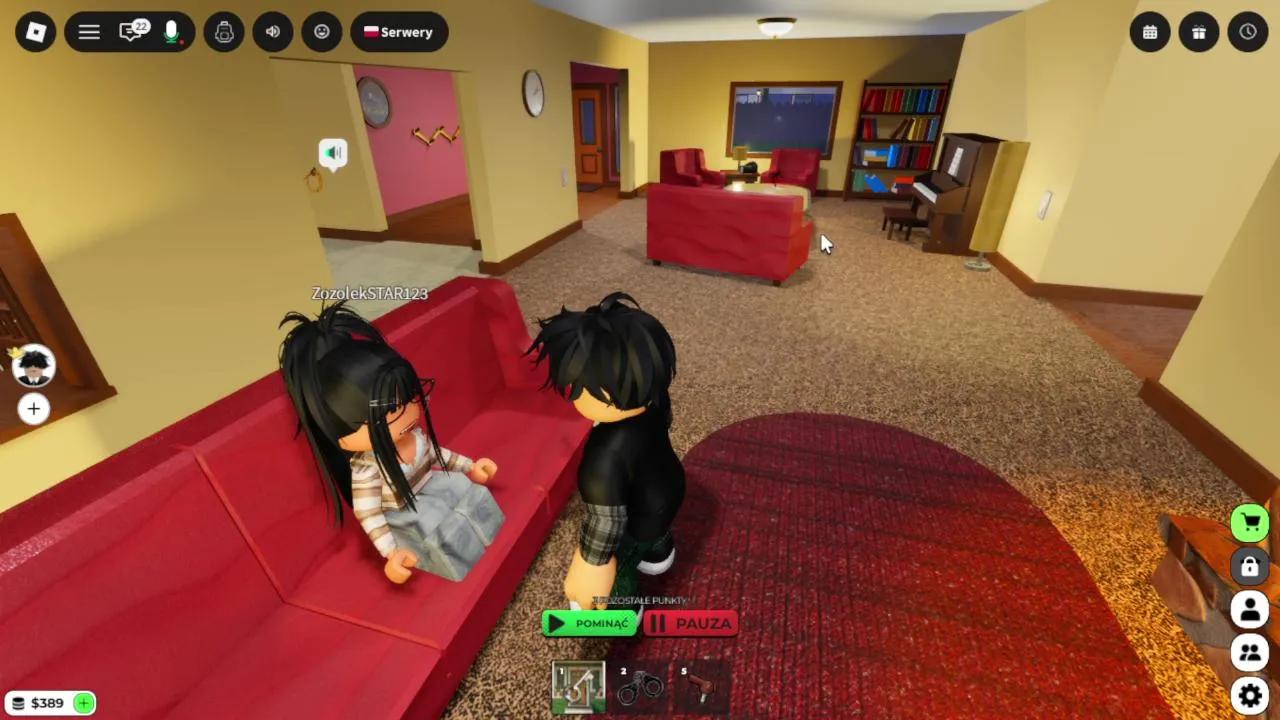The height and width of the screenshot is (720, 1280).
Task: Open the gift rewards icon
Action: (x=1198, y=31)
